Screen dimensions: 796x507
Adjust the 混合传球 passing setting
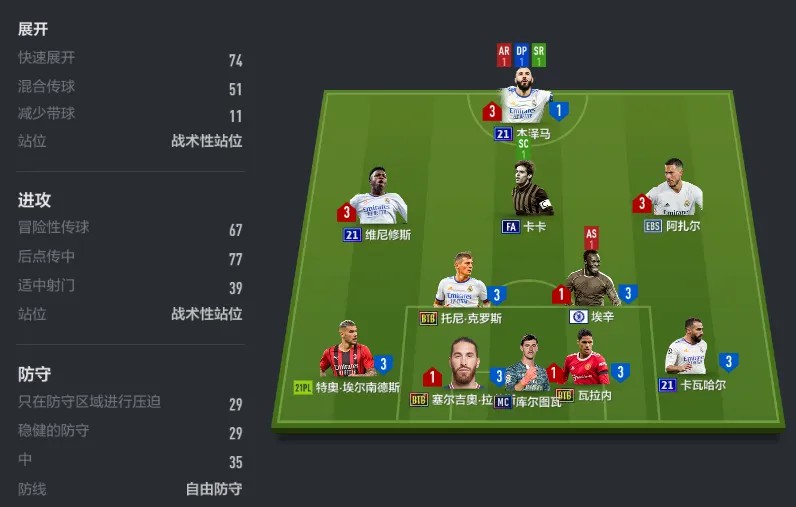130,88
